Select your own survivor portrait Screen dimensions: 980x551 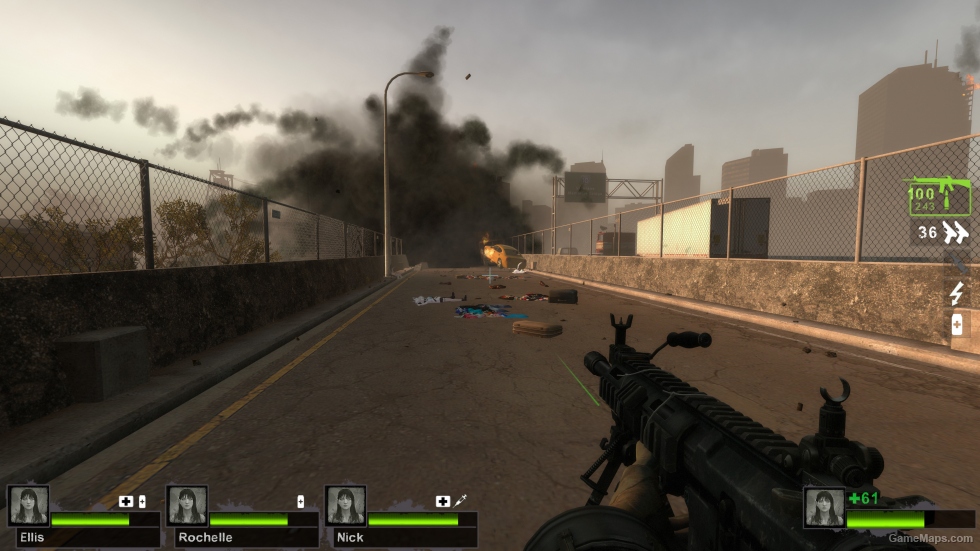pos(824,507)
